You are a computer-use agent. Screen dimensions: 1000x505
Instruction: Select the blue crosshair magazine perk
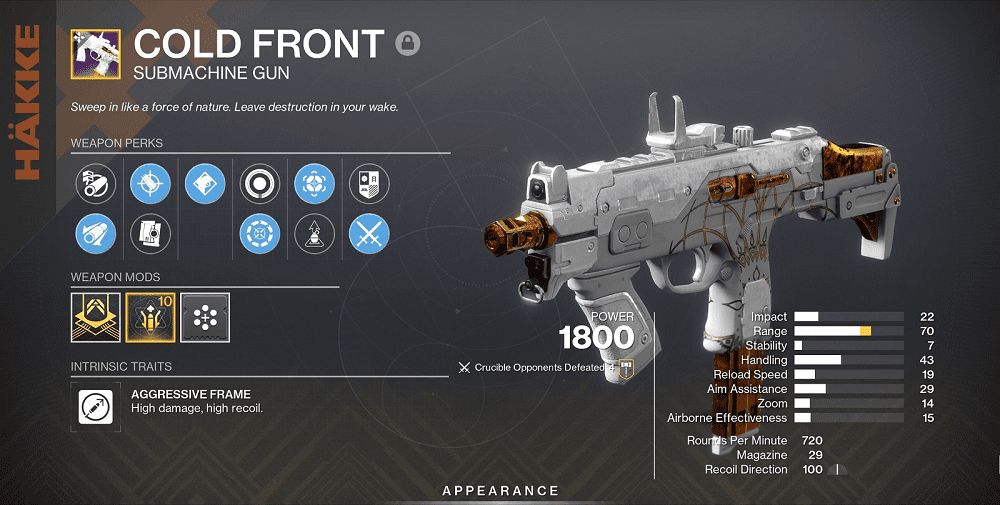pyautogui.click(x=150, y=183)
